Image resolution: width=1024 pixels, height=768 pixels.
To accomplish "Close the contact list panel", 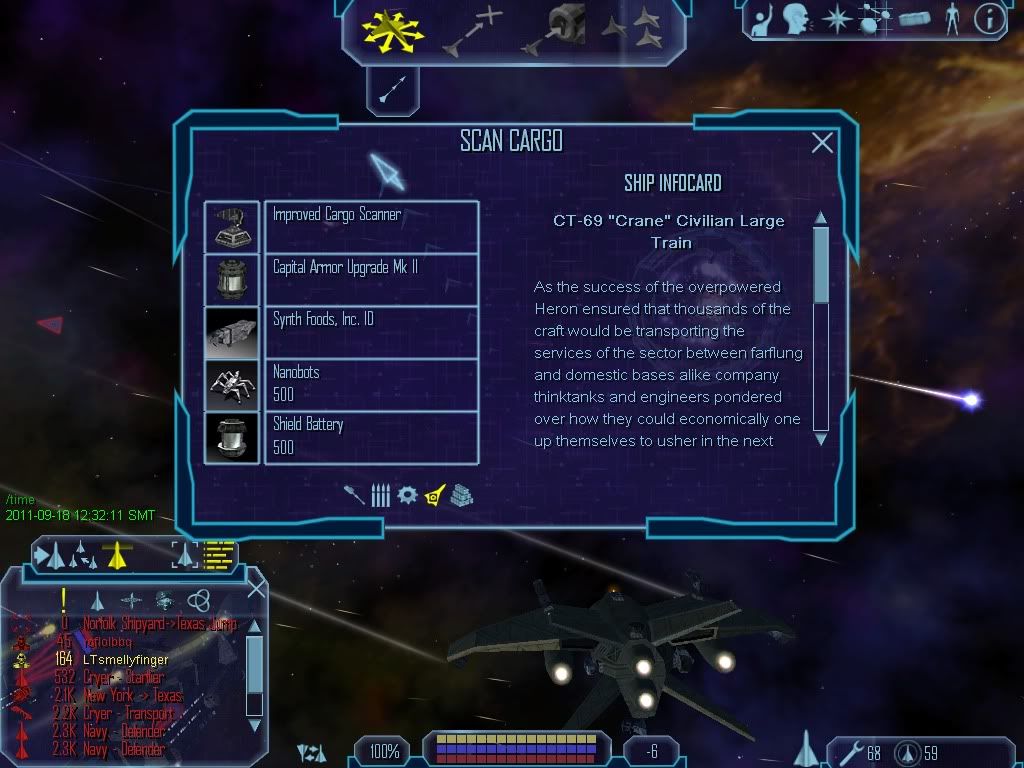I will click(256, 589).
